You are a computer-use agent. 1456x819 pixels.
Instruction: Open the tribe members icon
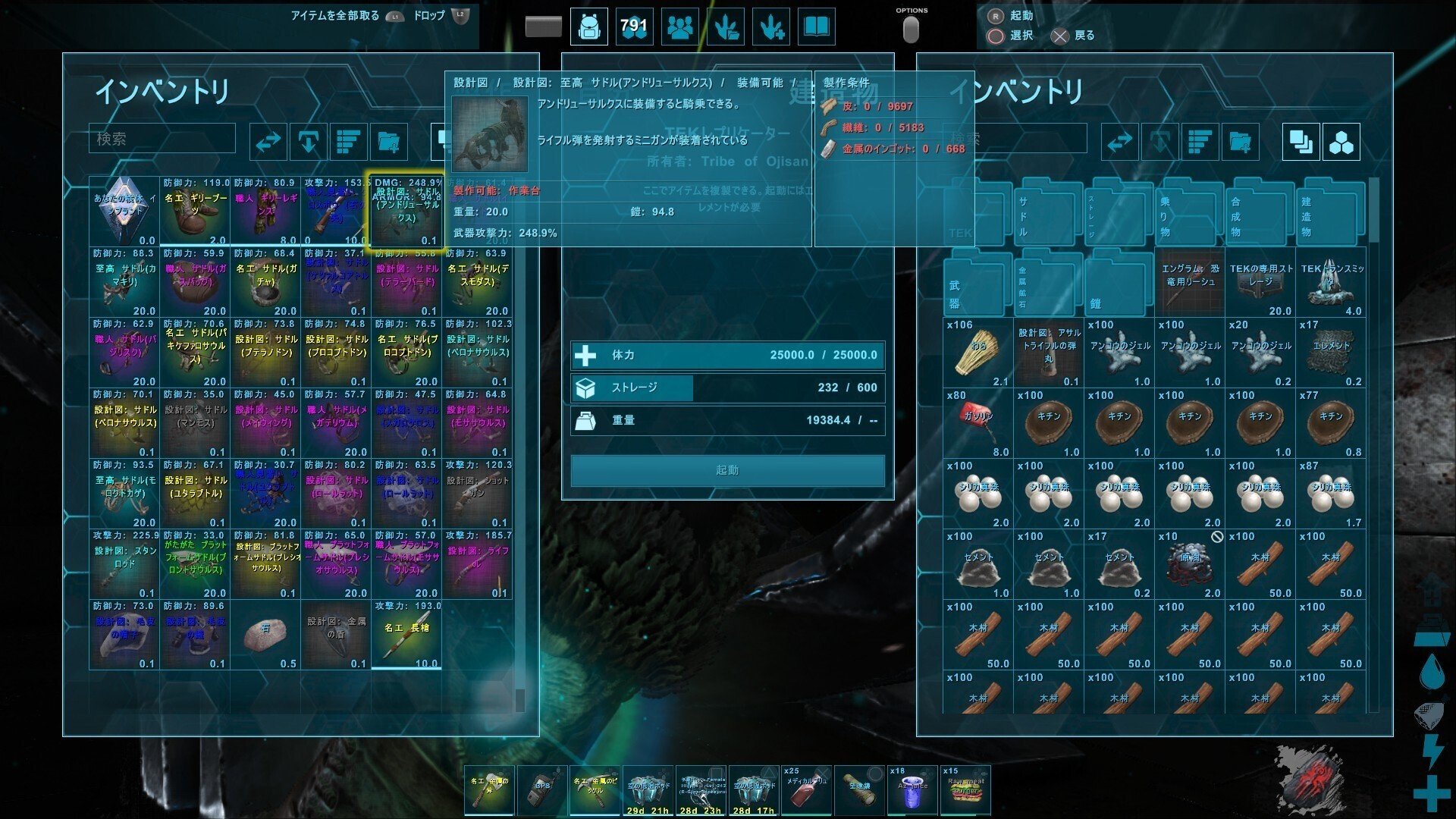679,27
